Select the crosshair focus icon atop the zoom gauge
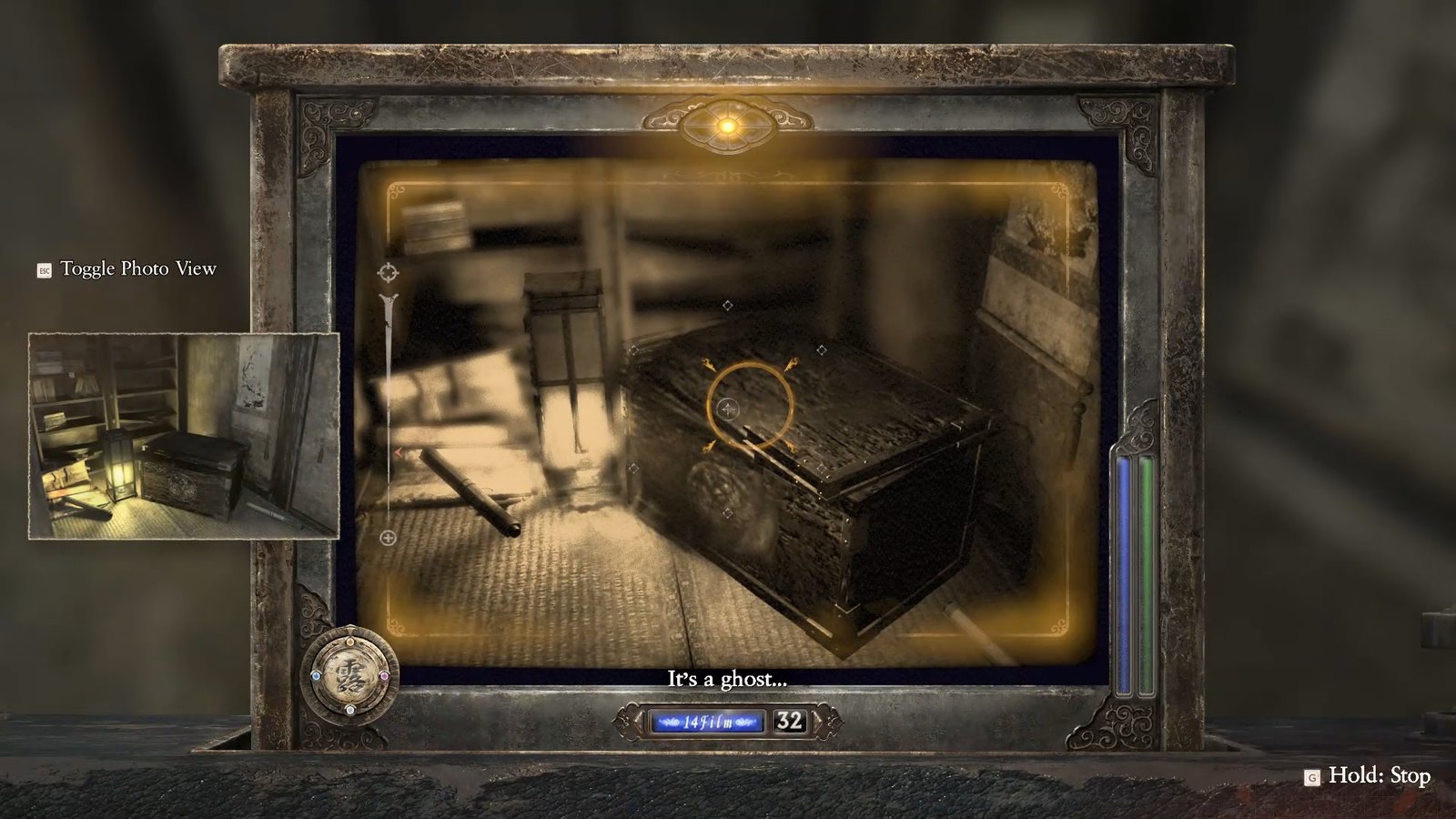 pos(389,270)
